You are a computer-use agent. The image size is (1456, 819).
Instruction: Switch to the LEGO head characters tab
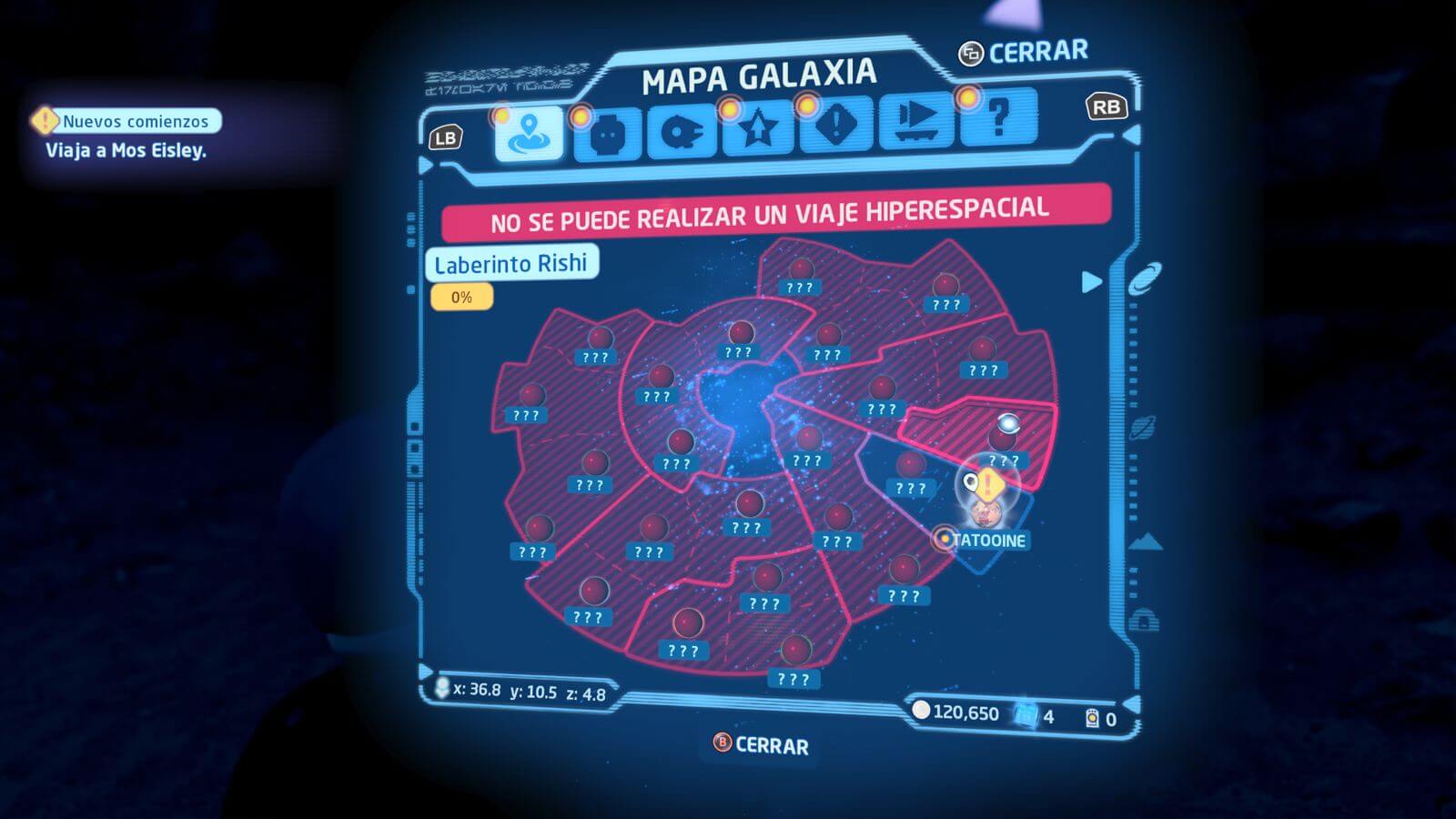point(607,135)
